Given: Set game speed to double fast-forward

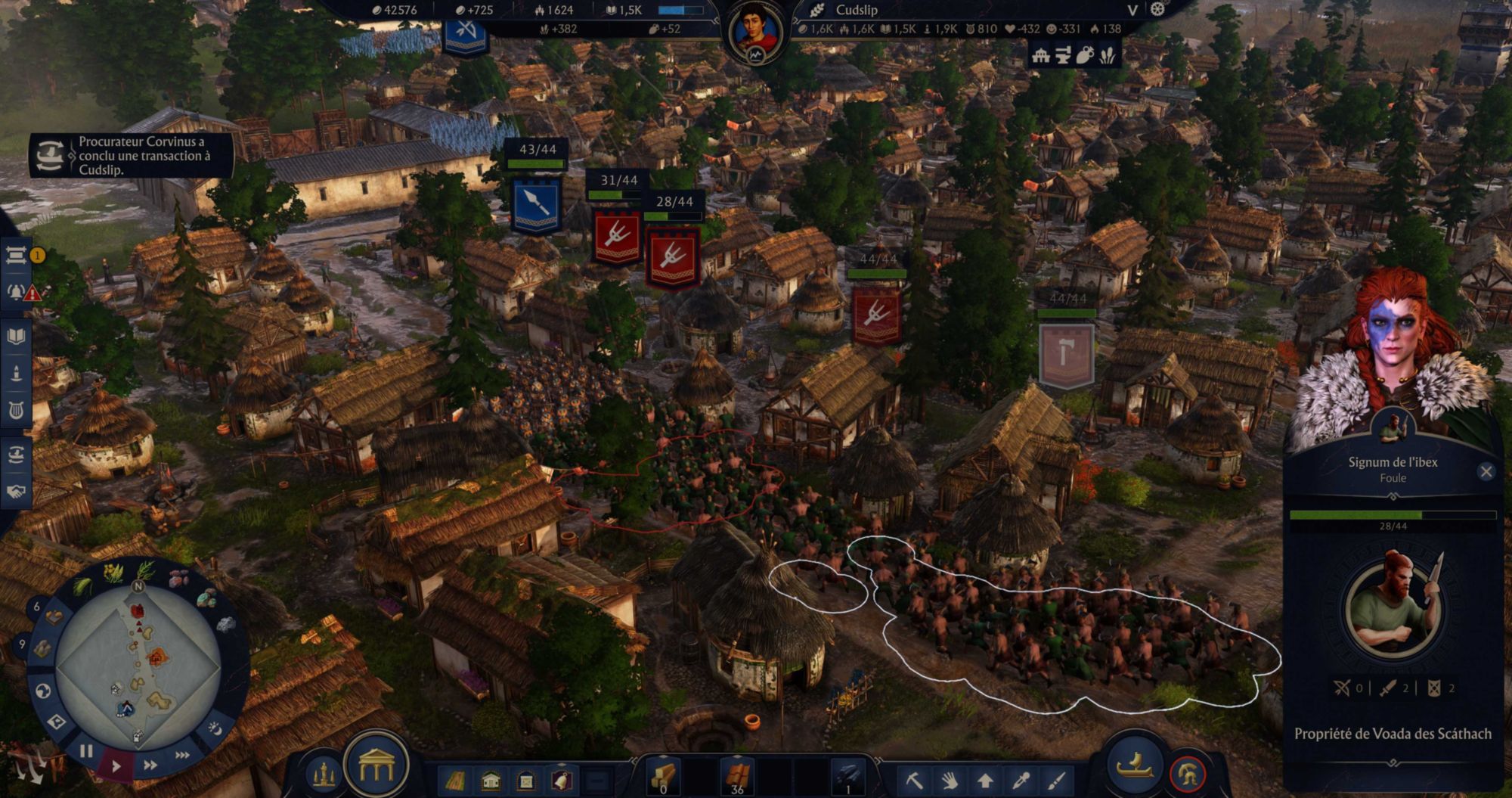Looking at the screenshot, I should (150, 765).
